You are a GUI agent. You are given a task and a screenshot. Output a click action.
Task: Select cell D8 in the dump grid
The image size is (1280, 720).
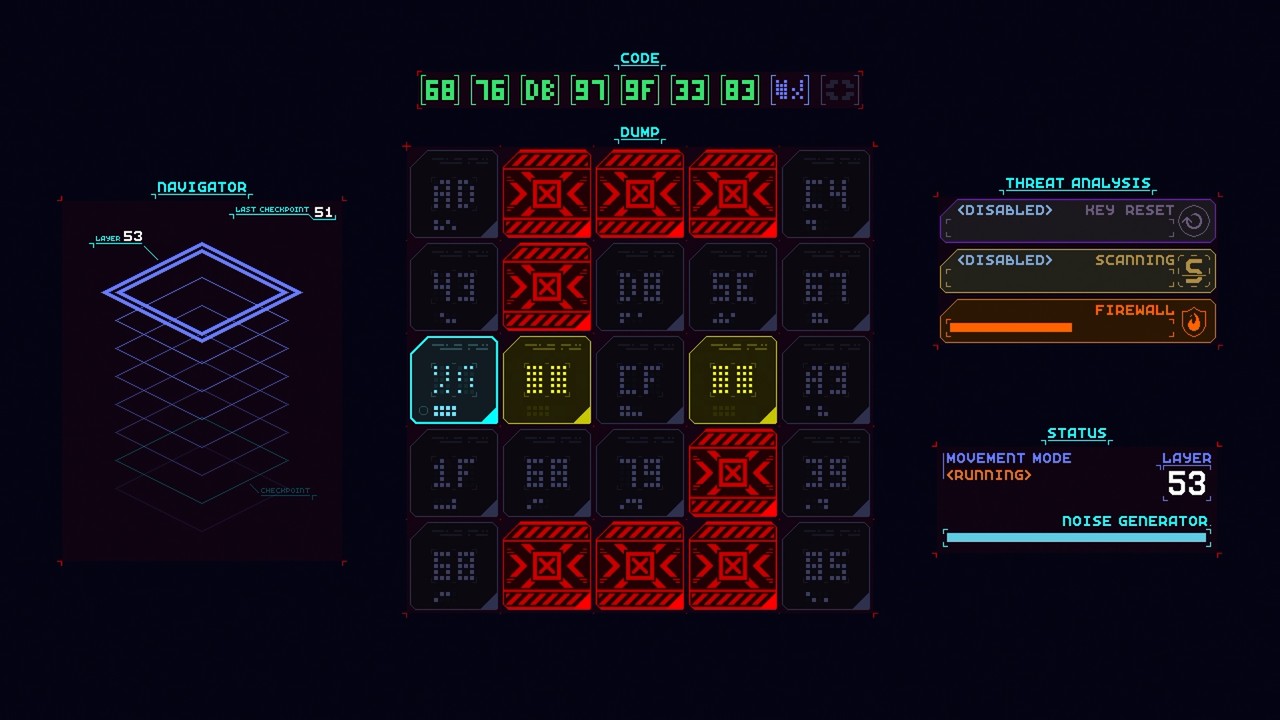click(640, 287)
